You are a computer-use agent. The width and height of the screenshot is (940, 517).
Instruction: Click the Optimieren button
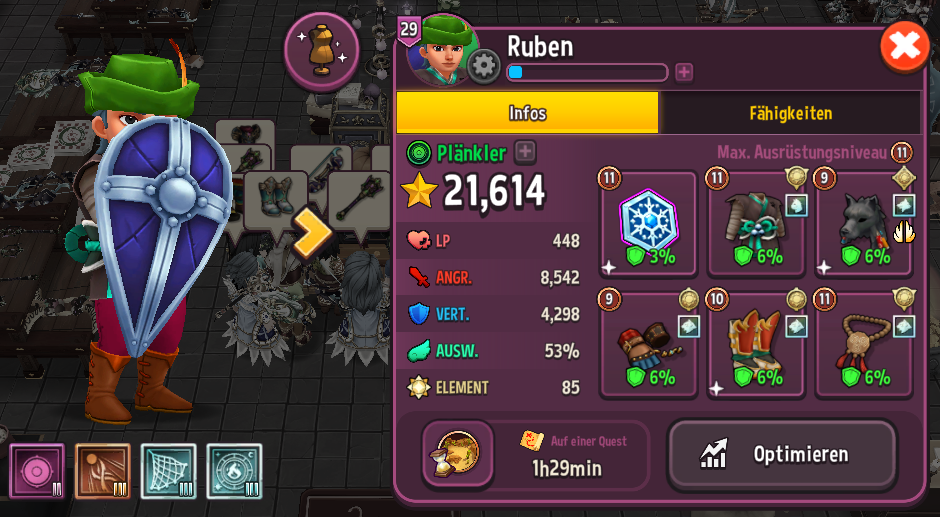782,456
